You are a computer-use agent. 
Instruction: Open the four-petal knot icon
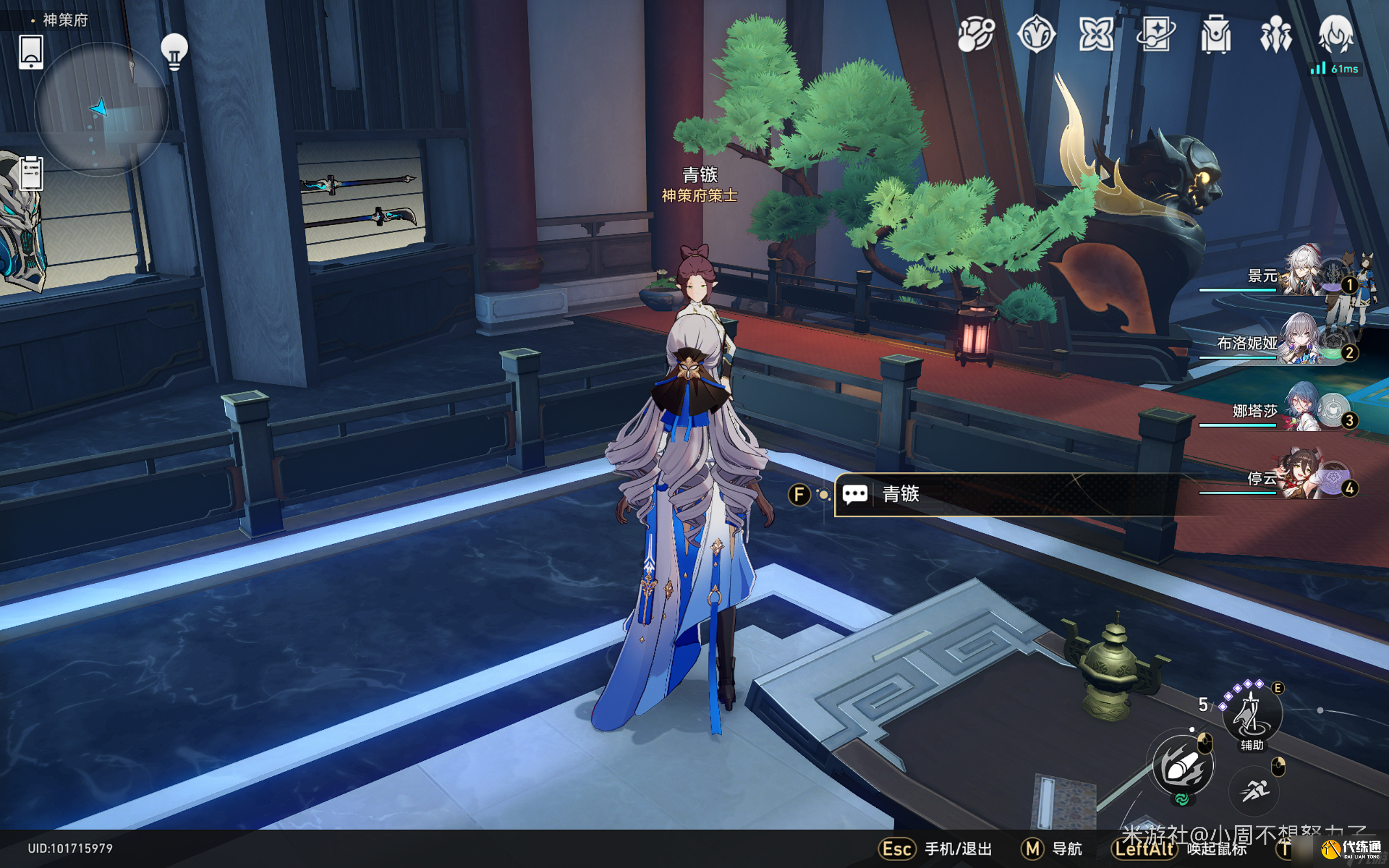1095,34
